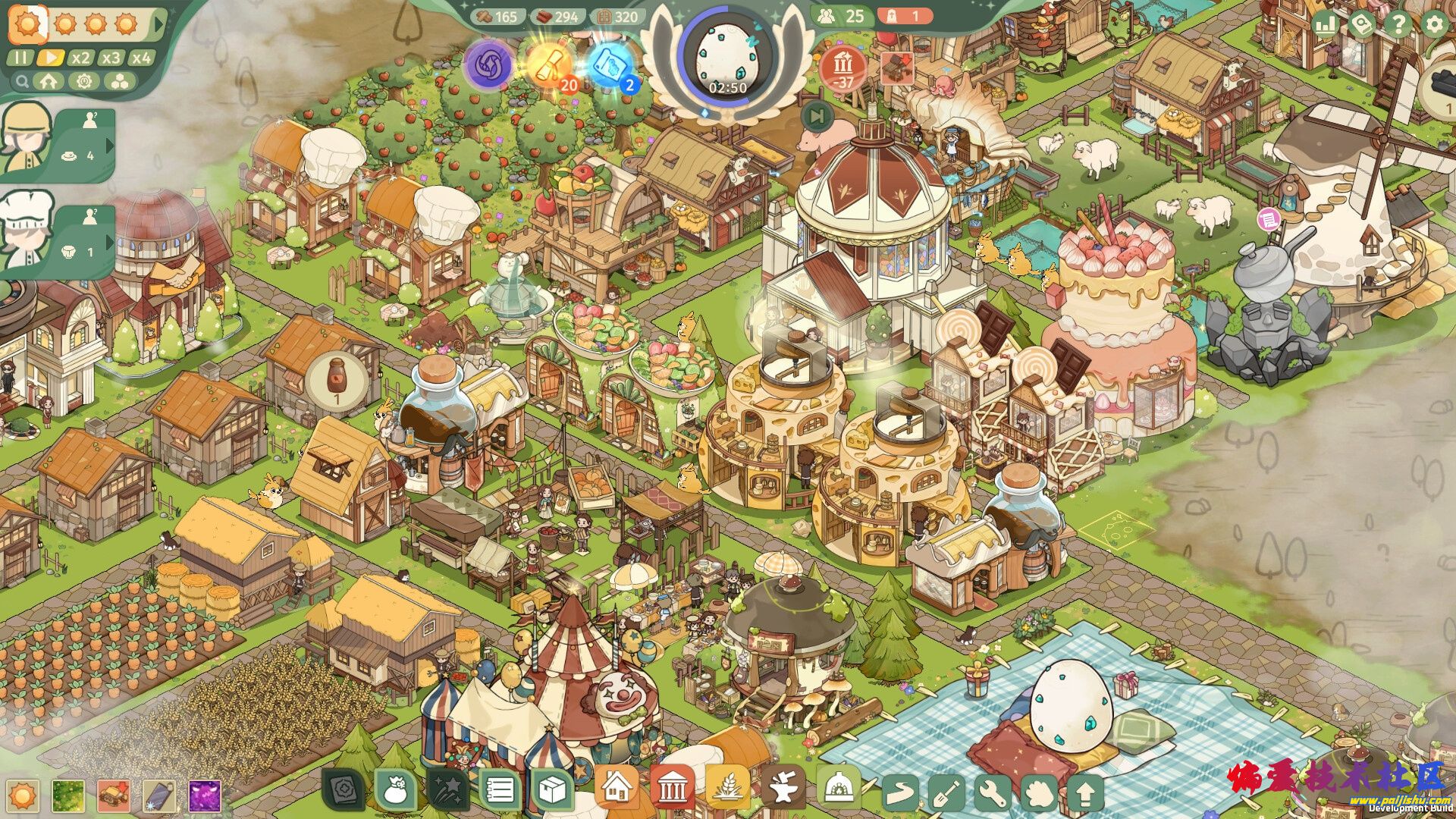Image resolution: width=1456 pixels, height=819 pixels.
Task: Switch to x4 game speed
Action: pos(140,58)
